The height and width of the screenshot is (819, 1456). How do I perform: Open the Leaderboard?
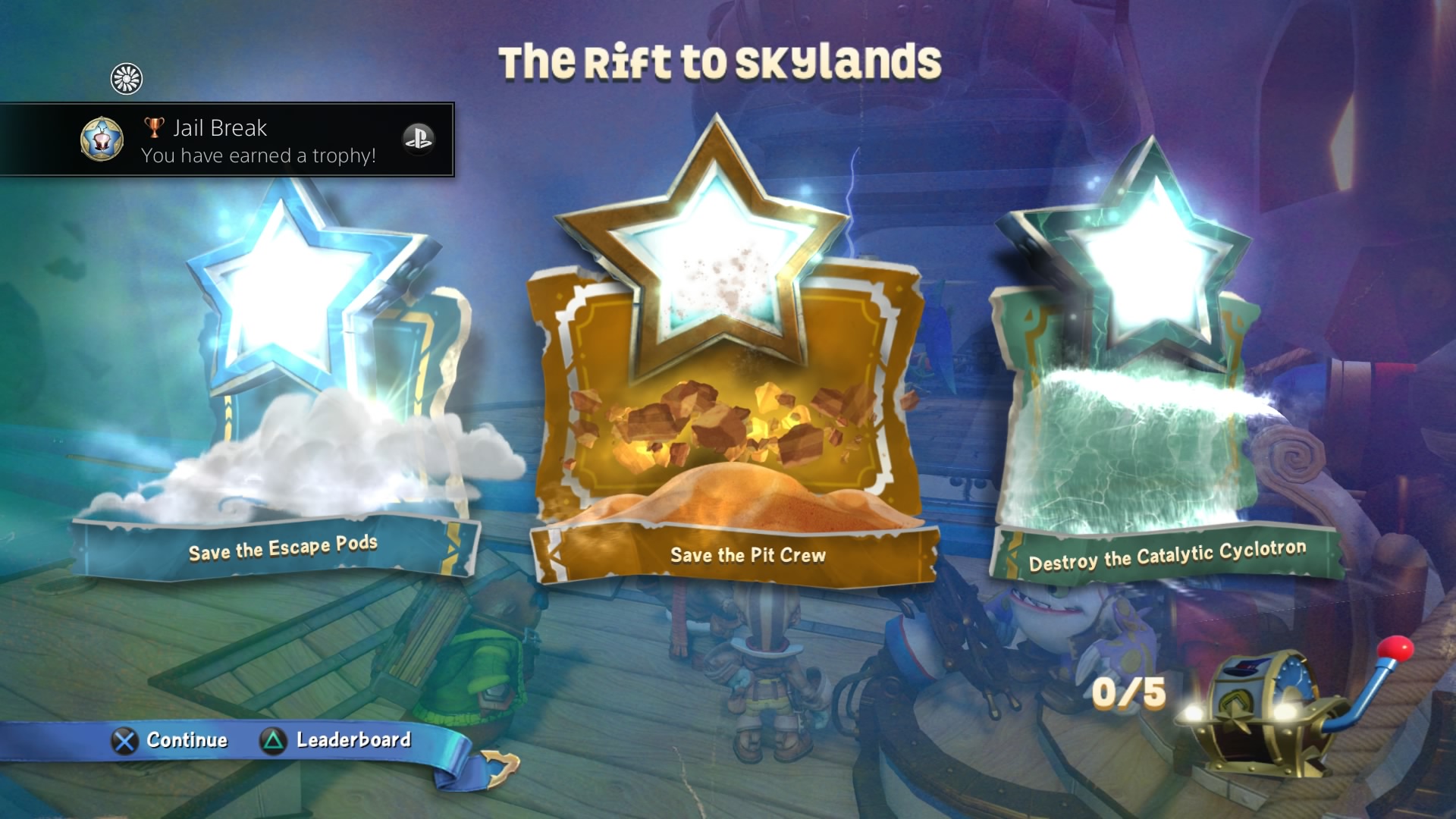(x=353, y=740)
